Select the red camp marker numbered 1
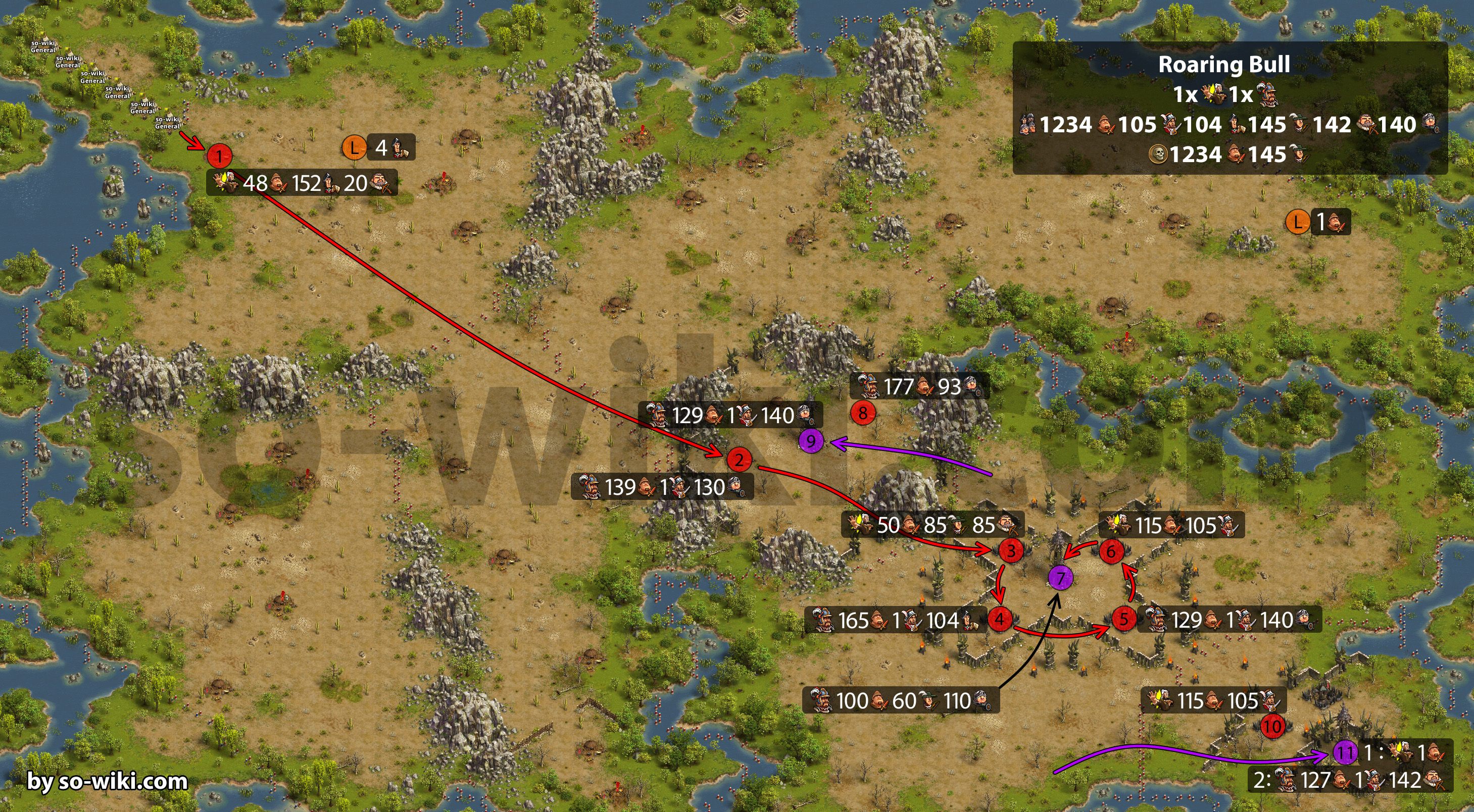The height and width of the screenshot is (812, 1474). coord(219,156)
